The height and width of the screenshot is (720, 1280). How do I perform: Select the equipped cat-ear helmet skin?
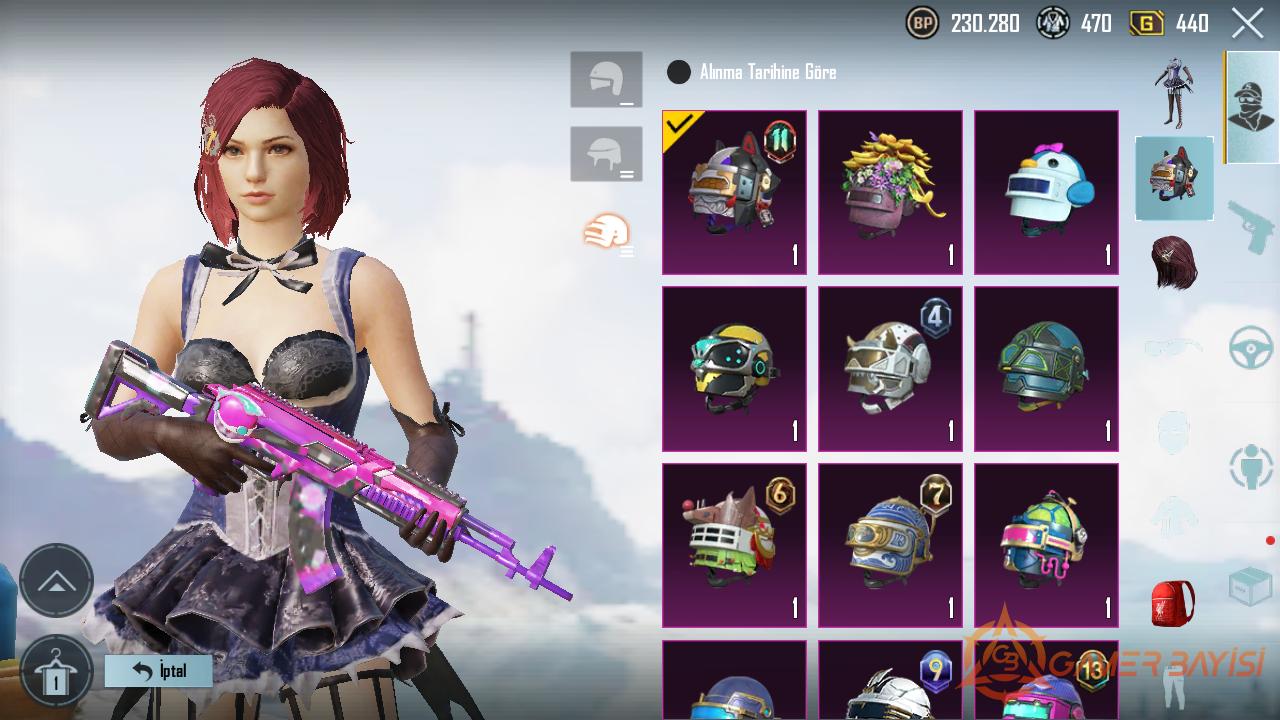point(734,192)
